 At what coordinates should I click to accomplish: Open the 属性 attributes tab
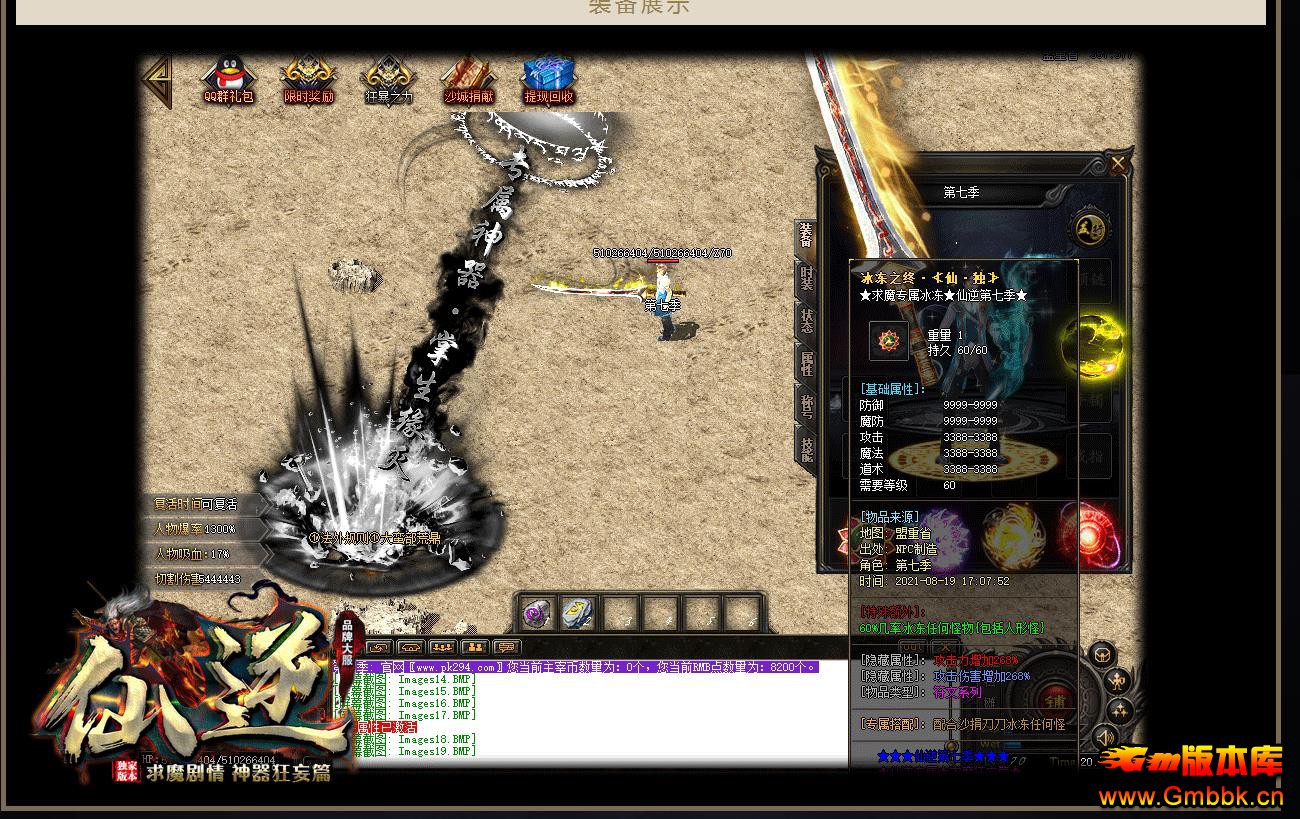click(806, 364)
